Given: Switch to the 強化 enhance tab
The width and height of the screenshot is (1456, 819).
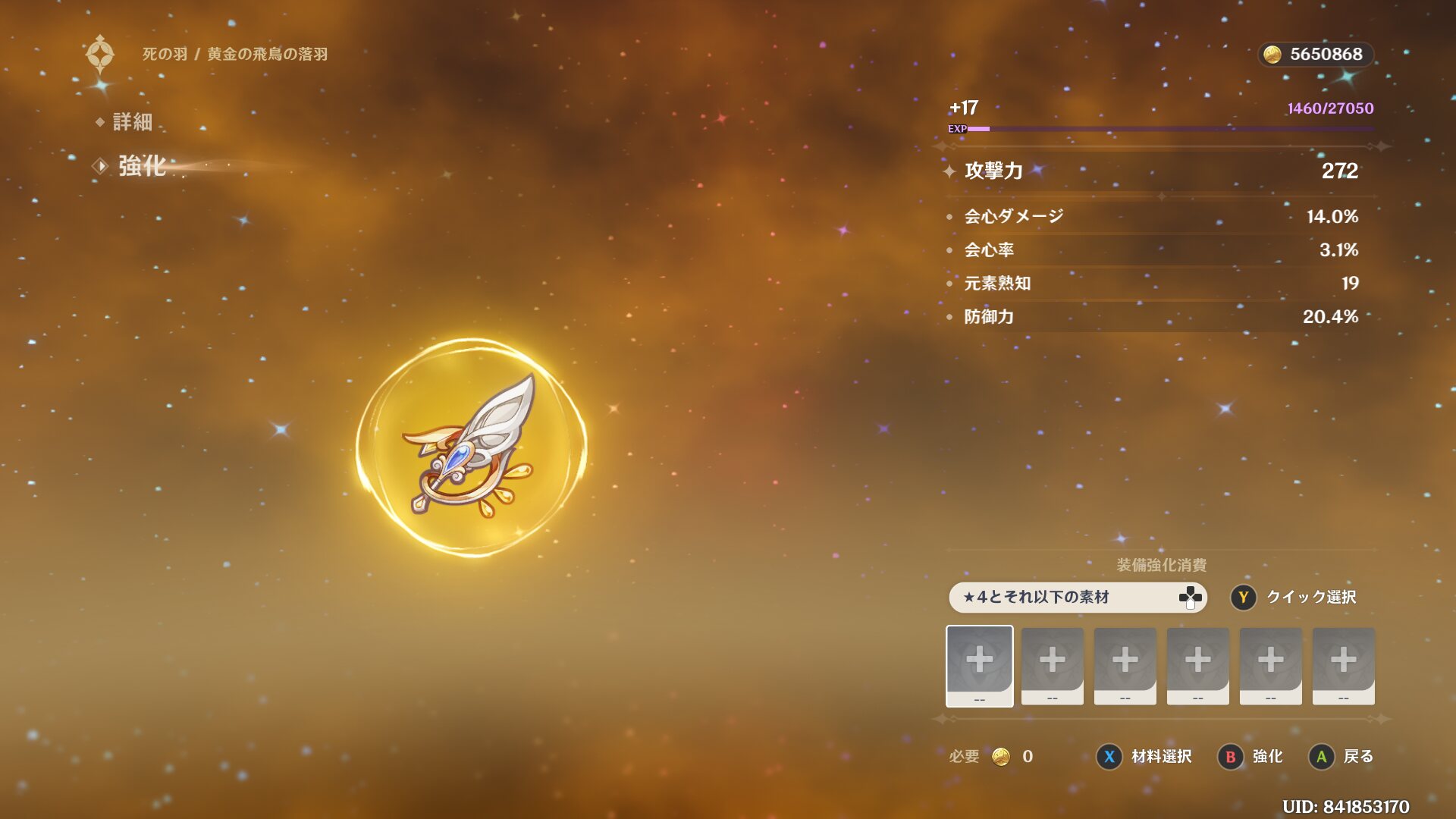Looking at the screenshot, I should (141, 166).
